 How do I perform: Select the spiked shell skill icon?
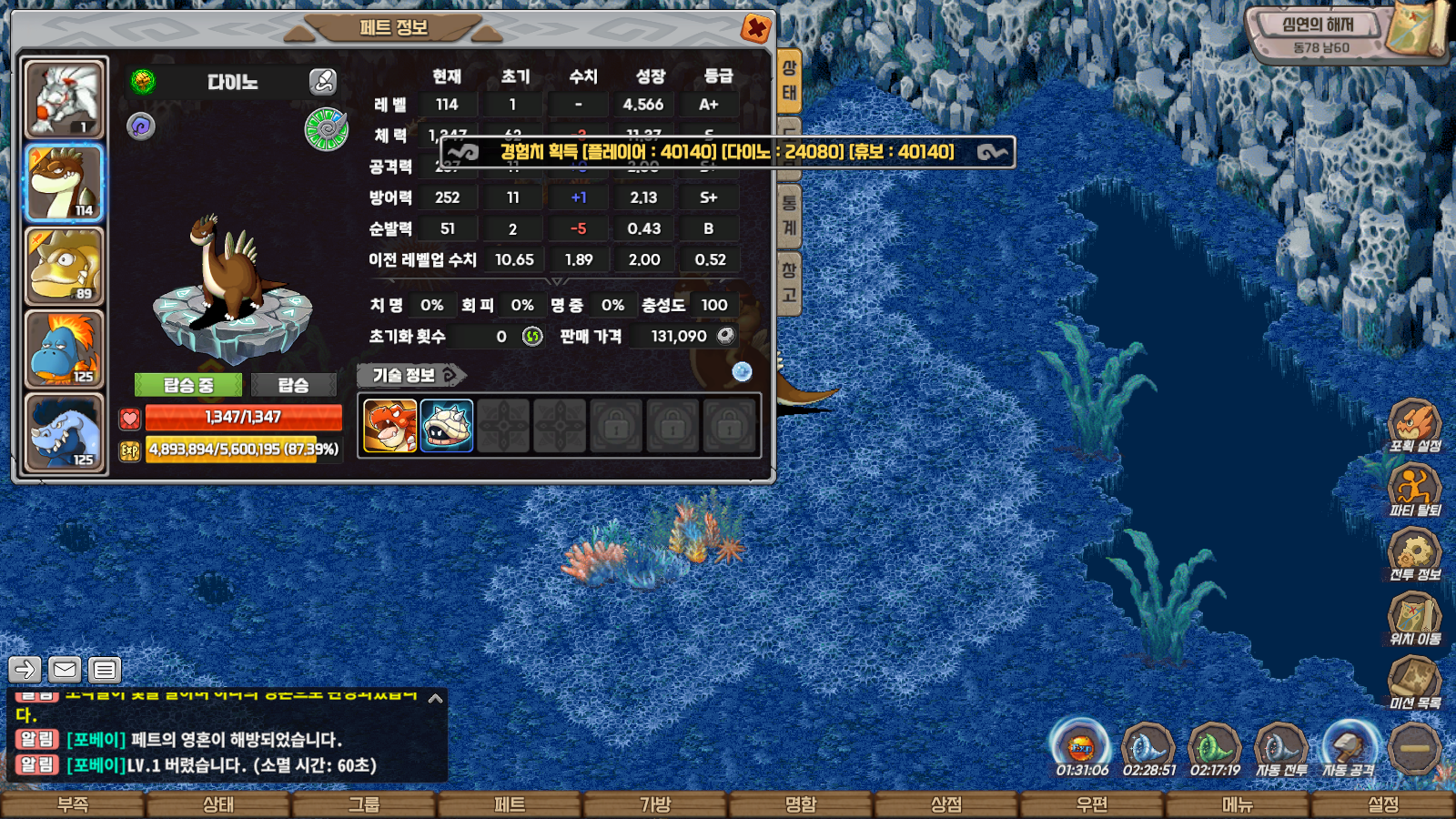[x=447, y=426]
